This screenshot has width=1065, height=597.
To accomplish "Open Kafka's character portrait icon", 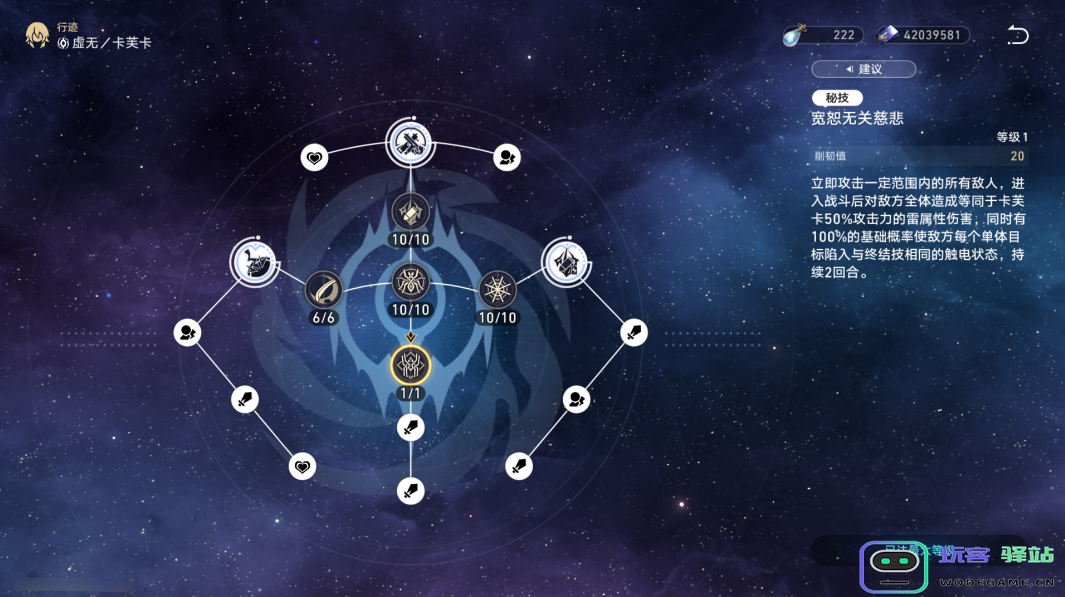I will [x=38, y=36].
